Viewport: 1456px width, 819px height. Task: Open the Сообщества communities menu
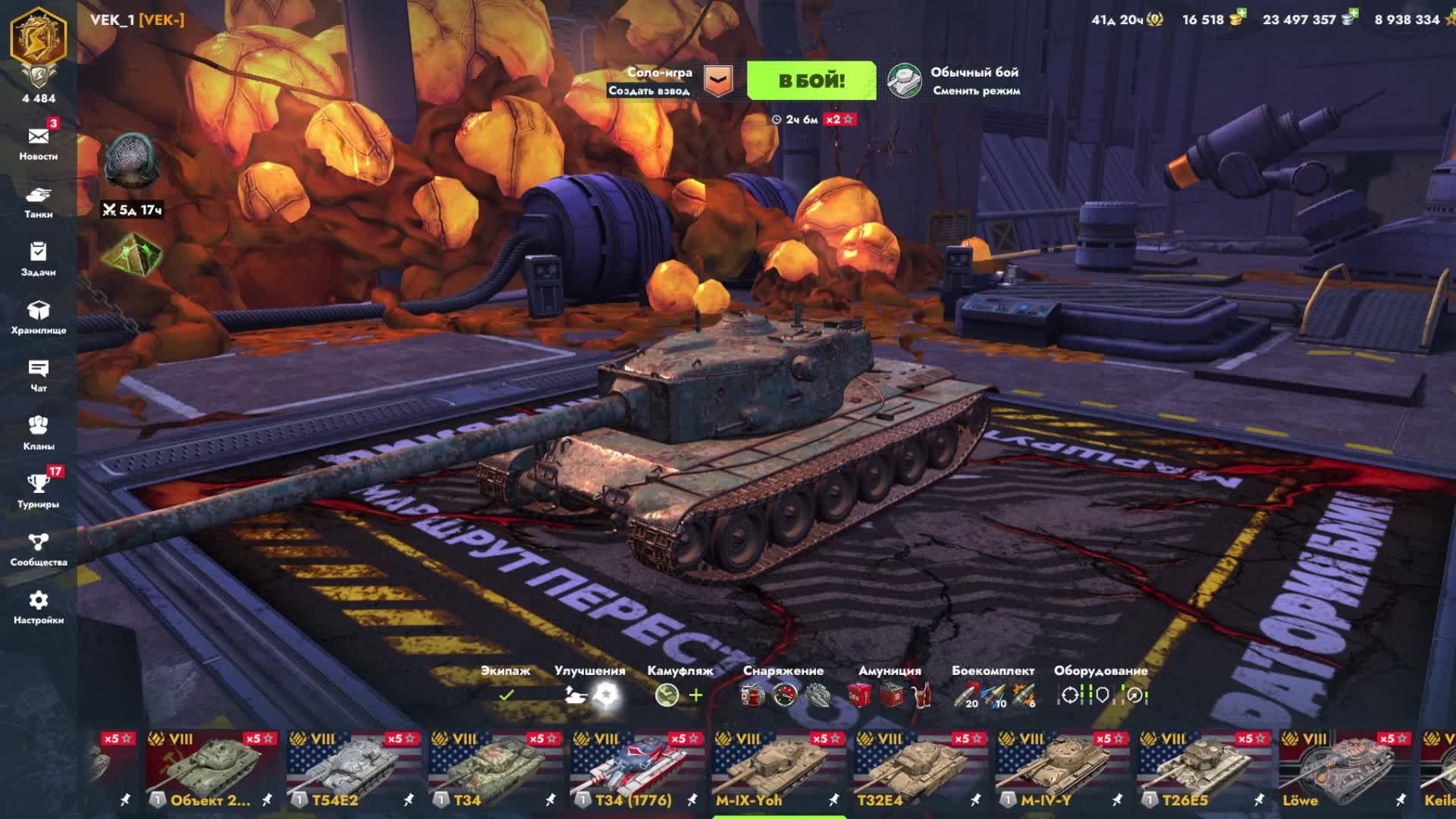coord(39,548)
